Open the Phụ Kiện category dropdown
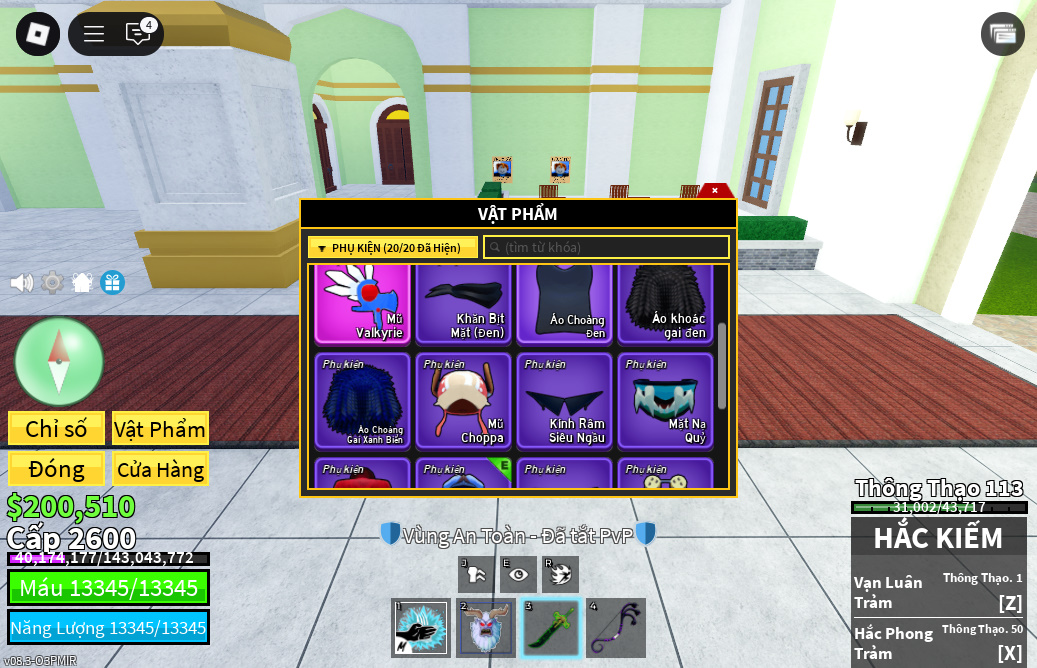Viewport: 1037px width, 668px height. coord(392,247)
